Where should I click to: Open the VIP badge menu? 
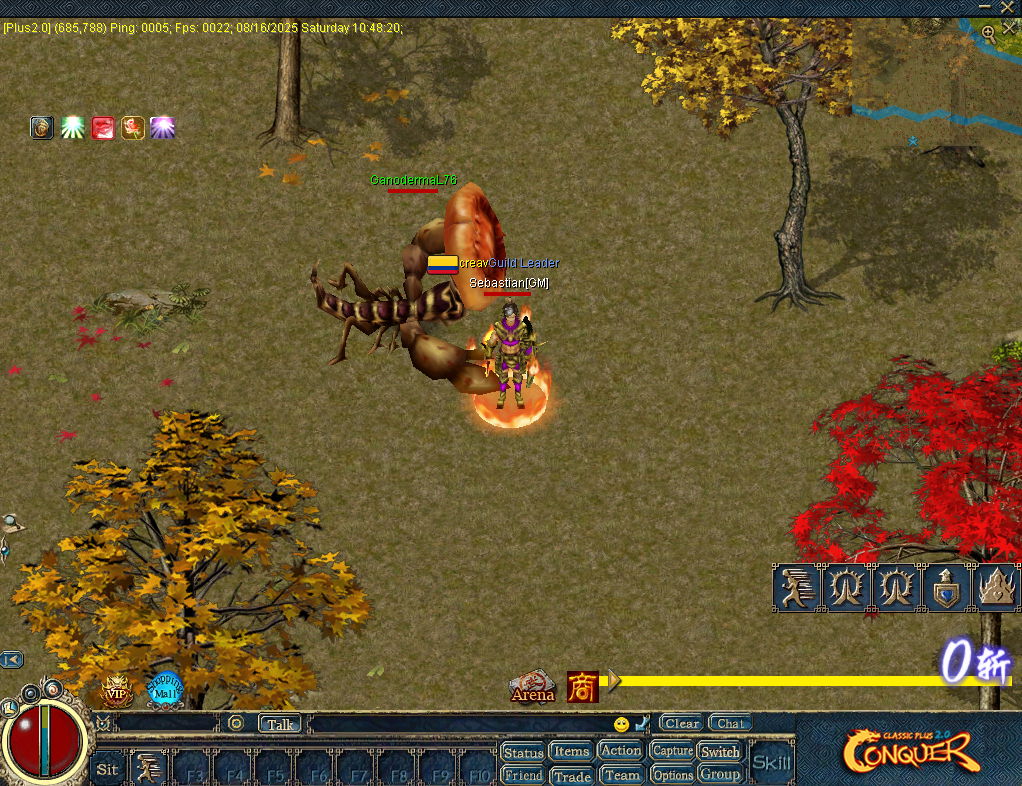click(x=117, y=690)
